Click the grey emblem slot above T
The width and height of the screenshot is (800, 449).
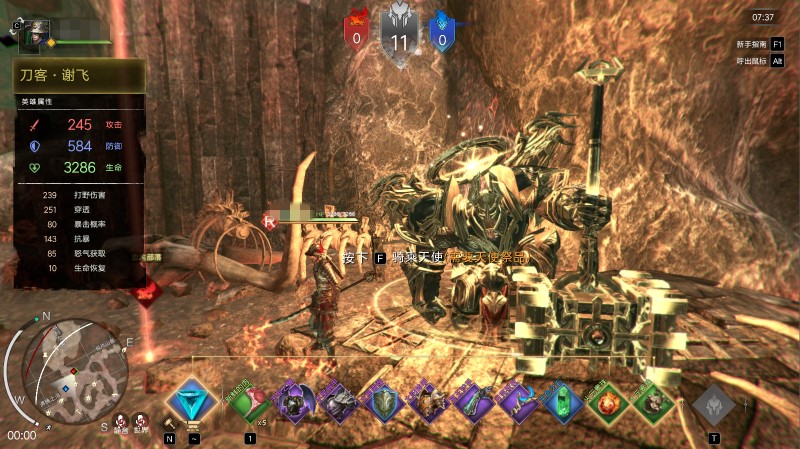714,405
